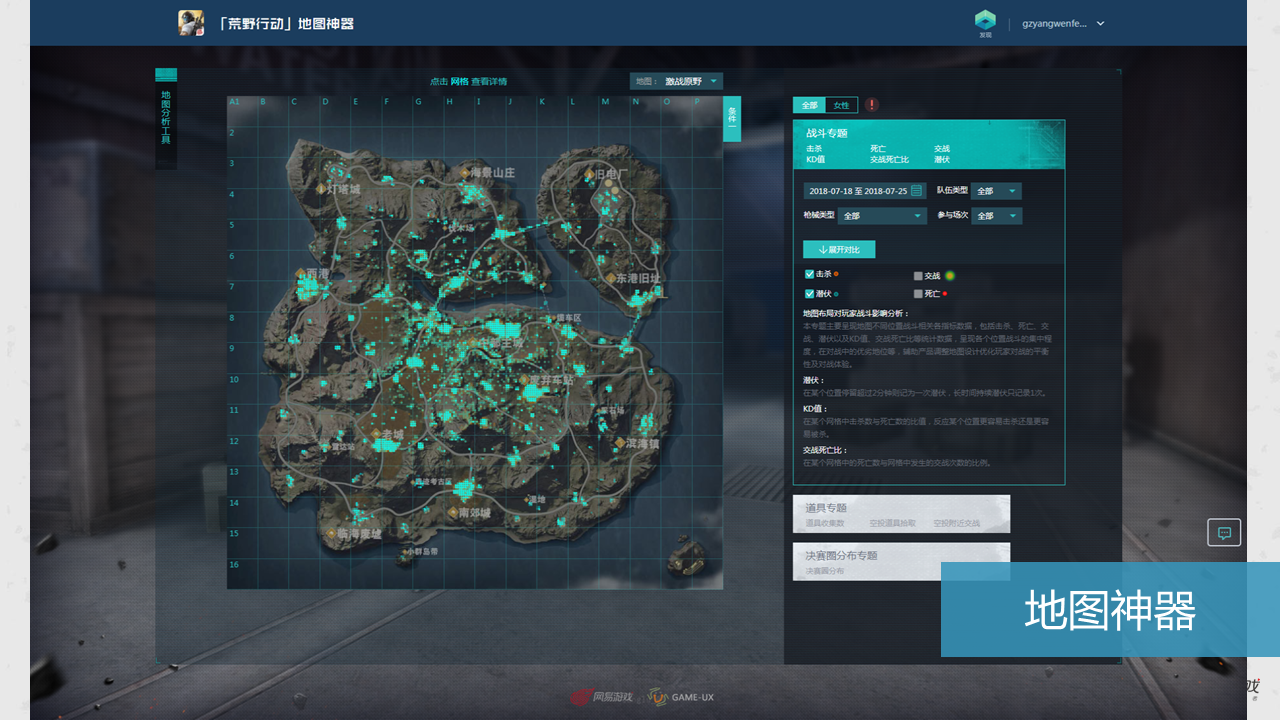Click the red exclamation warning icon

872,104
